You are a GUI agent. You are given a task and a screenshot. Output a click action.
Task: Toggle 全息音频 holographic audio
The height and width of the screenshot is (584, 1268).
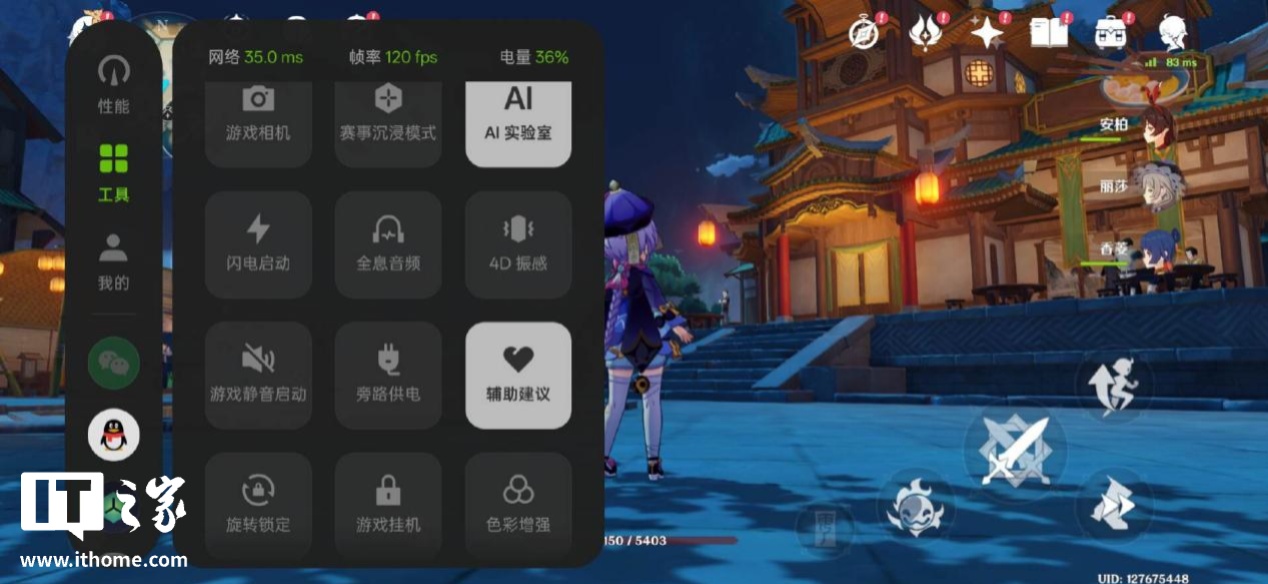click(x=388, y=245)
